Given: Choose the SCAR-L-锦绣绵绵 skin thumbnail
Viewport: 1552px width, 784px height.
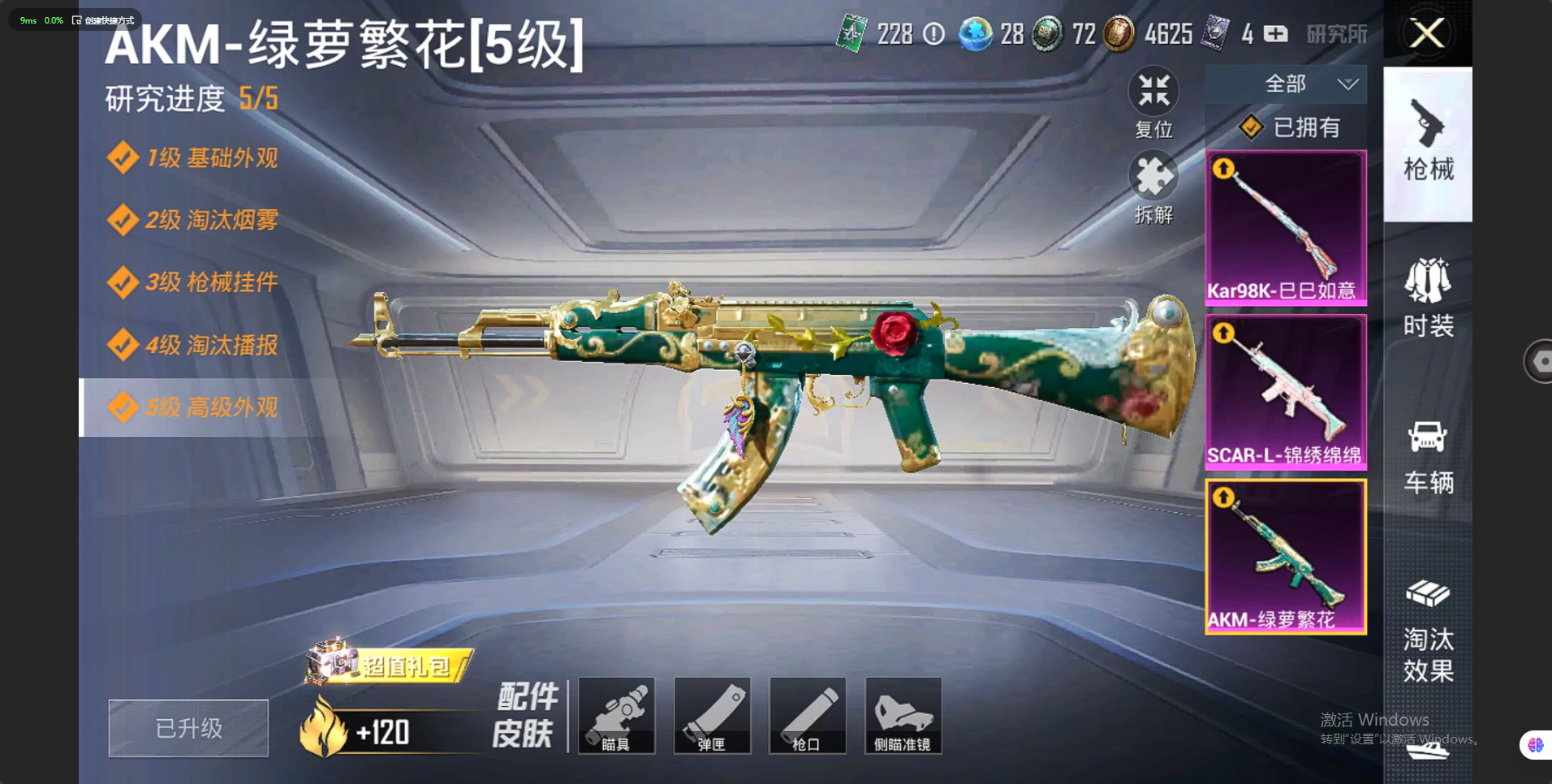Looking at the screenshot, I should [x=1286, y=393].
